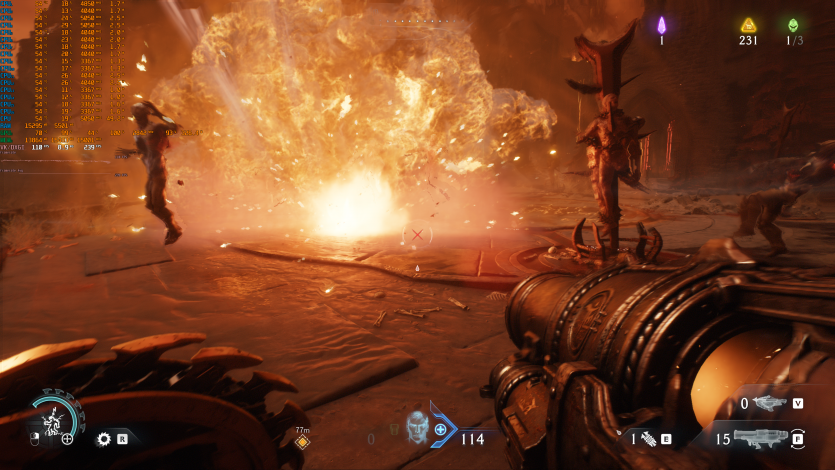Image resolution: width=835 pixels, height=470 pixels.
Task: Switch to the crossbow weapon slot
Action: pos(768,403)
